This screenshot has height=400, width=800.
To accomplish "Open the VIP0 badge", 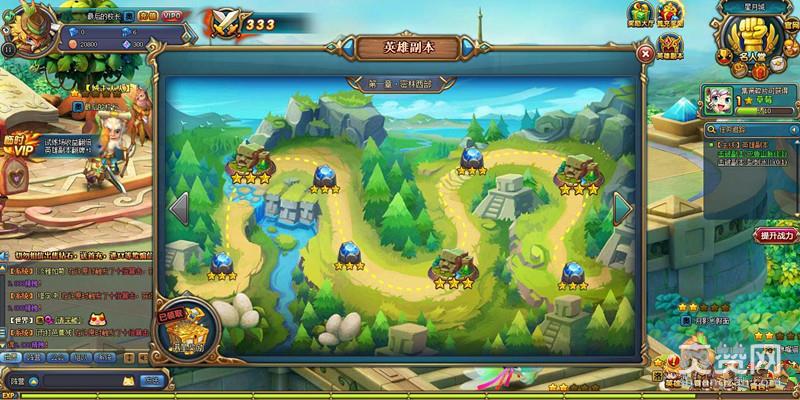I will pyautogui.click(x=174, y=17).
